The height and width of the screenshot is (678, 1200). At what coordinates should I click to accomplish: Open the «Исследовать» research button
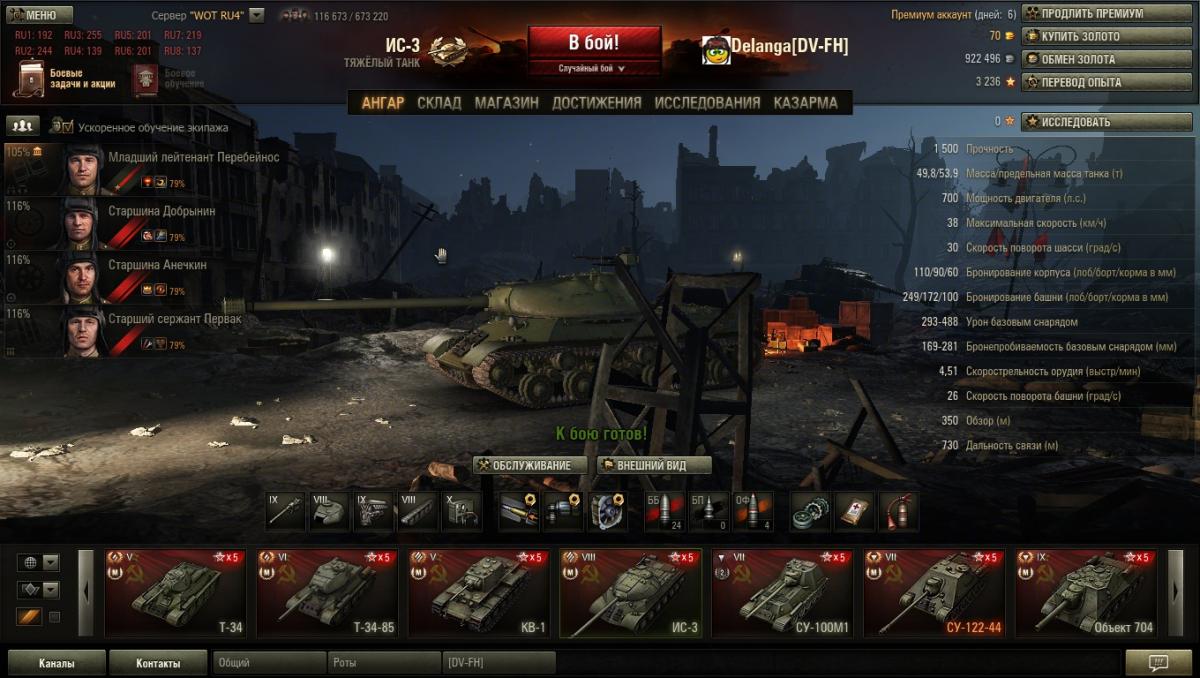[1095, 122]
